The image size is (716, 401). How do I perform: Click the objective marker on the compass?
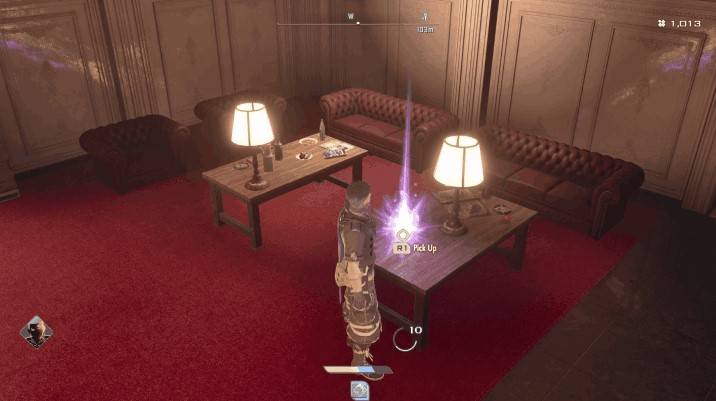click(x=424, y=17)
